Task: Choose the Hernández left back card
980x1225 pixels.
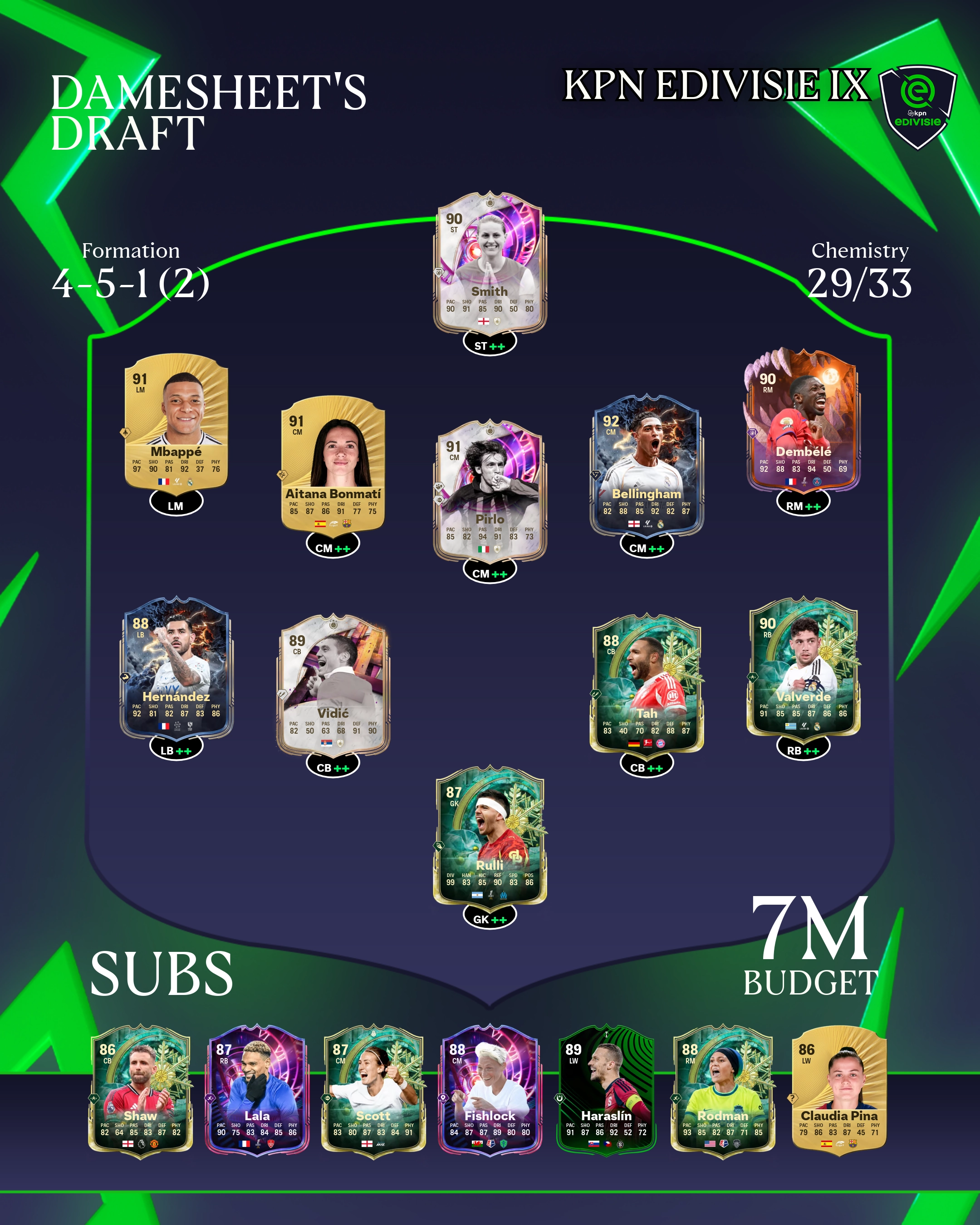Action: 176,667
